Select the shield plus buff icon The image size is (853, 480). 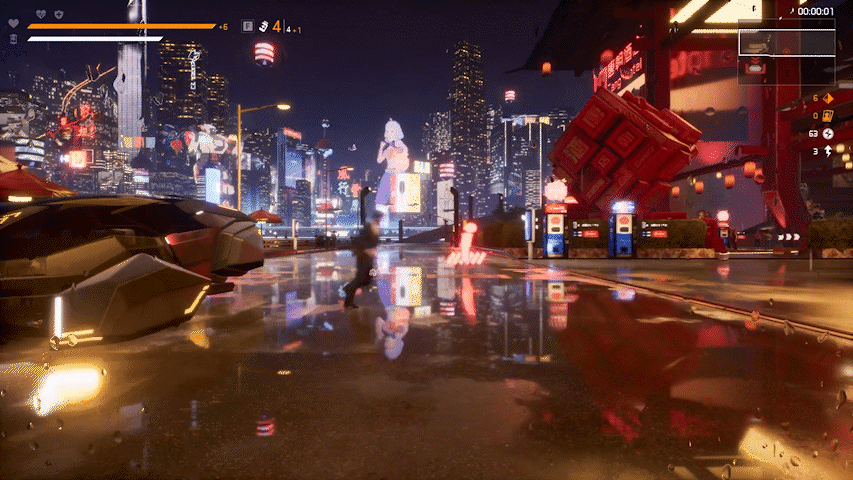click(x=59, y=14)
